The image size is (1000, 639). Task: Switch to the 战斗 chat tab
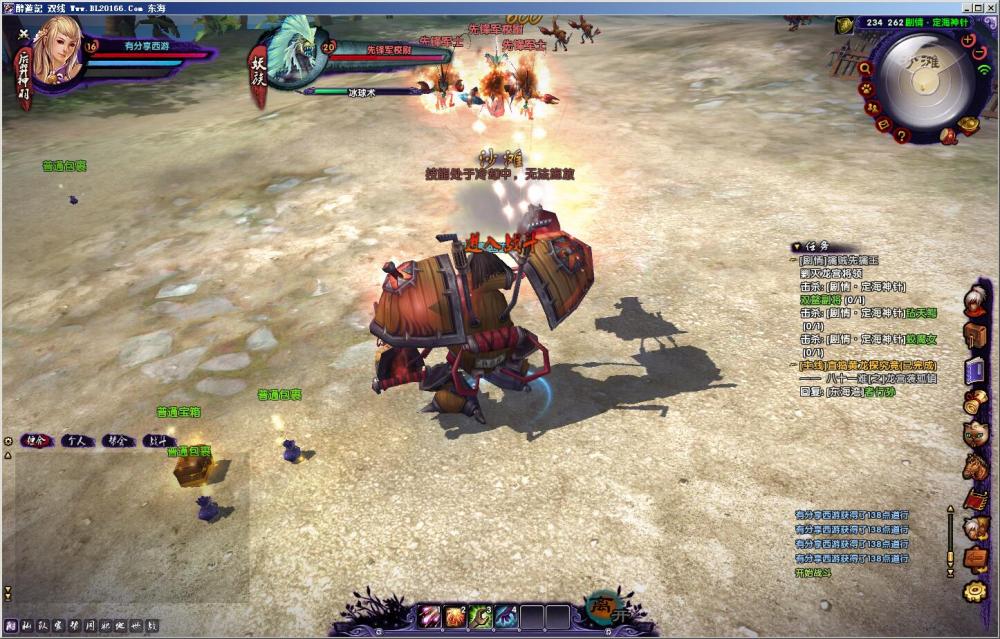(158, 440)
